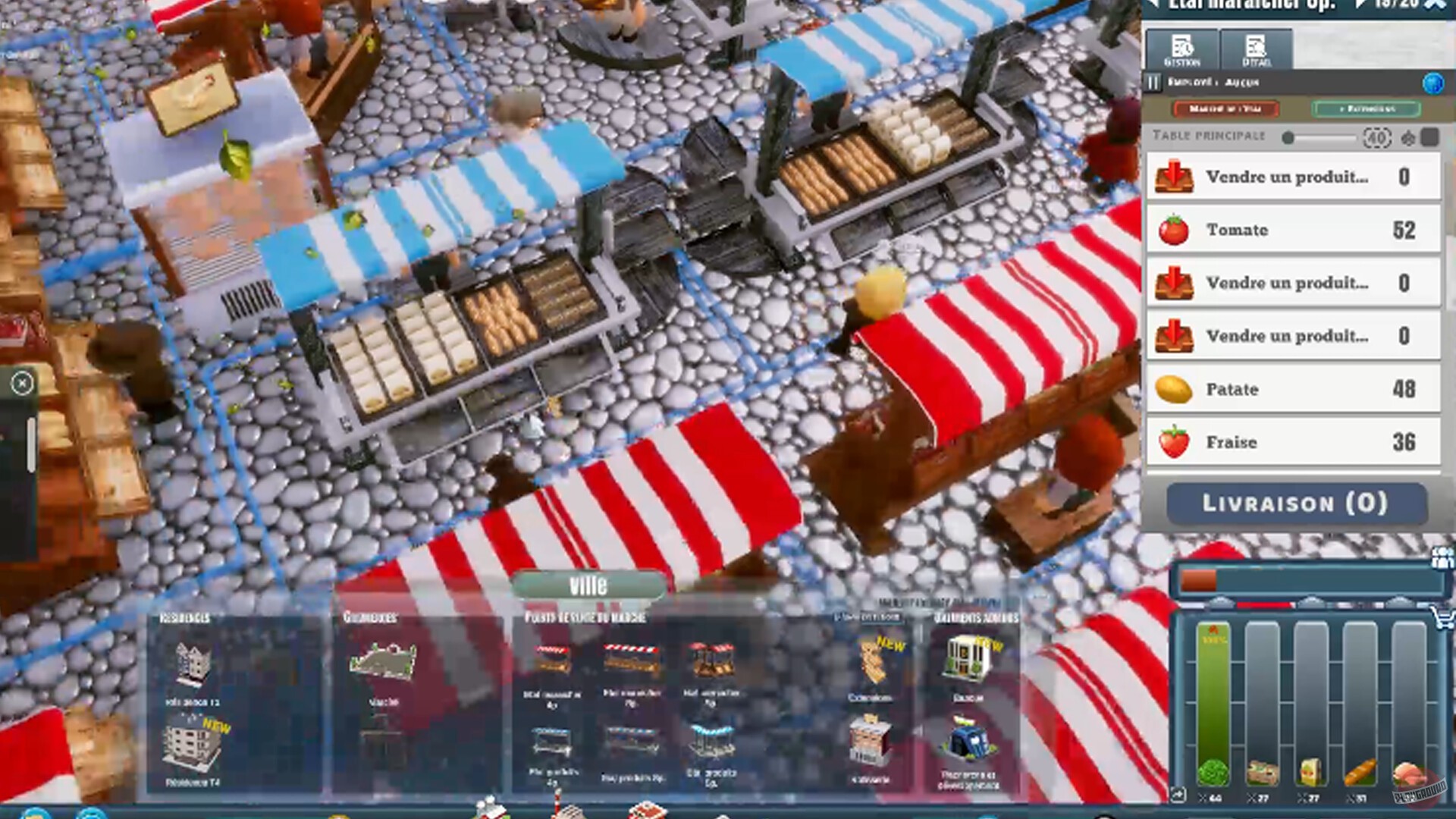Click the Fraise strawberry icon
The image size is (1456, 819).
(x=1175, y=441)
